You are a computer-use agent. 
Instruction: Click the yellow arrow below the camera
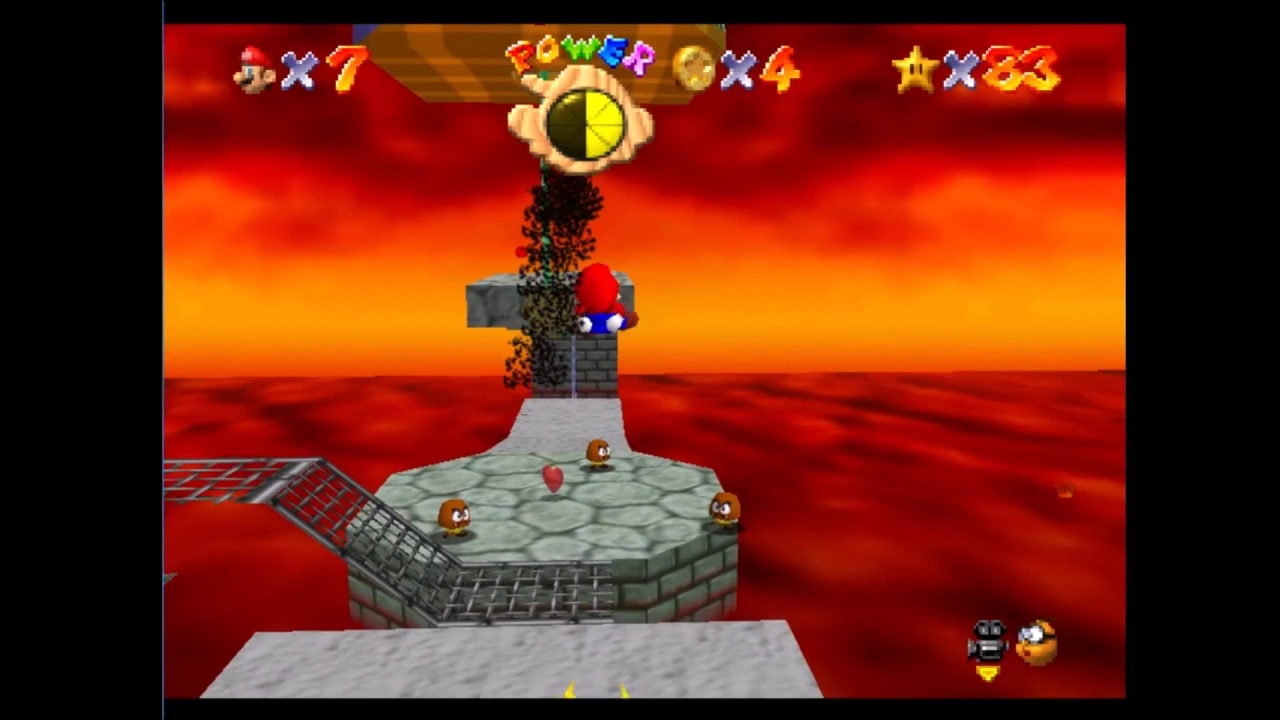[987, 673]
